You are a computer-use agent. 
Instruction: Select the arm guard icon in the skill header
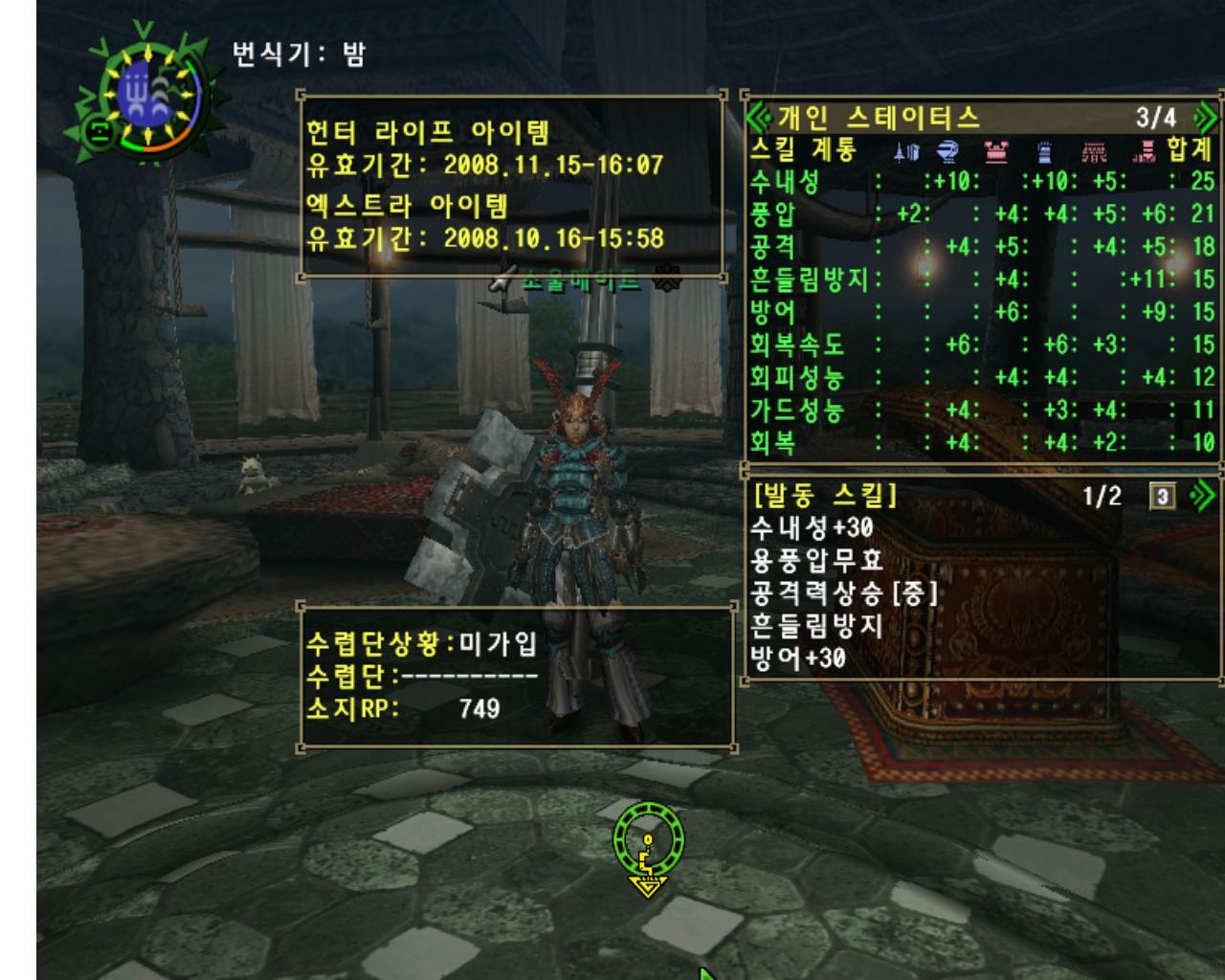pos(1043,151)
